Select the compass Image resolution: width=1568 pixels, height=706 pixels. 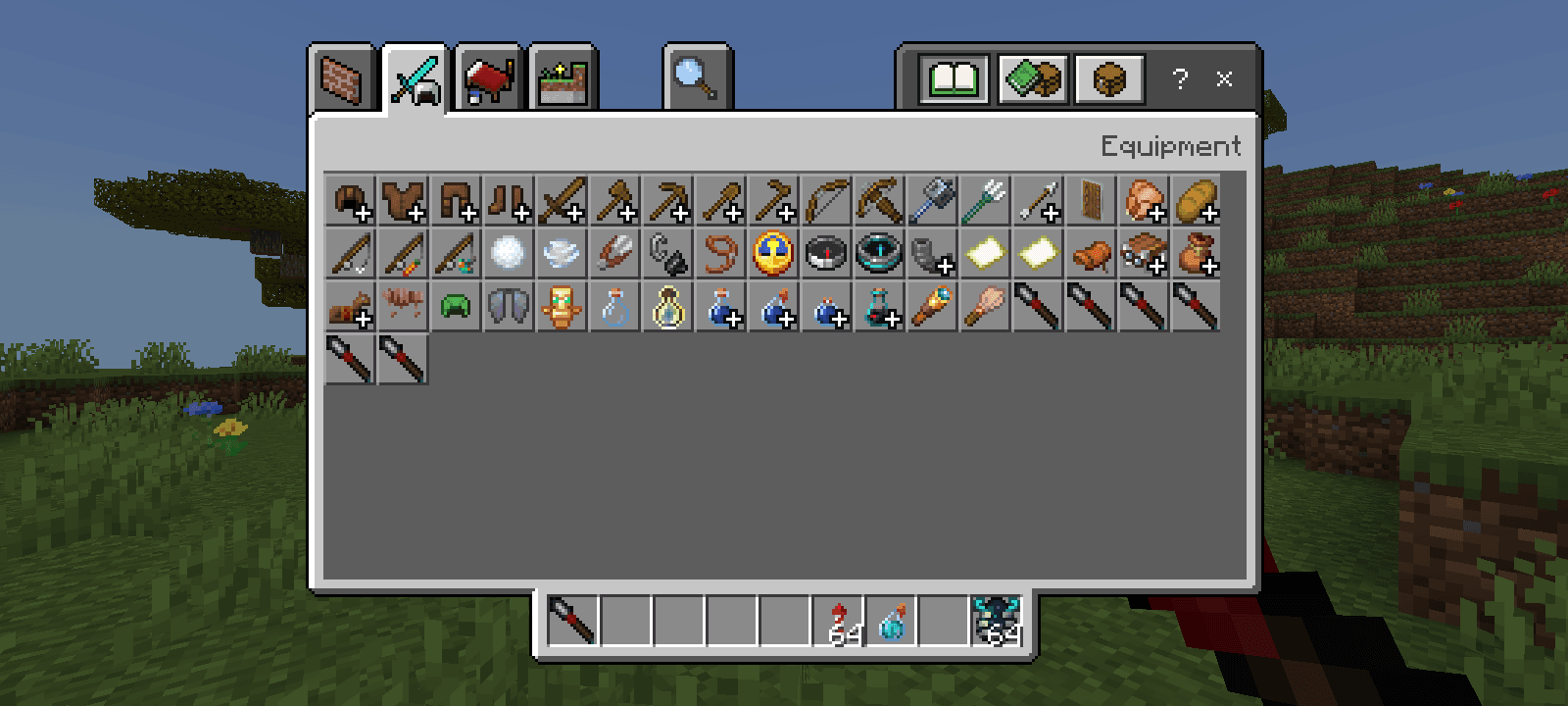point(826,253)
